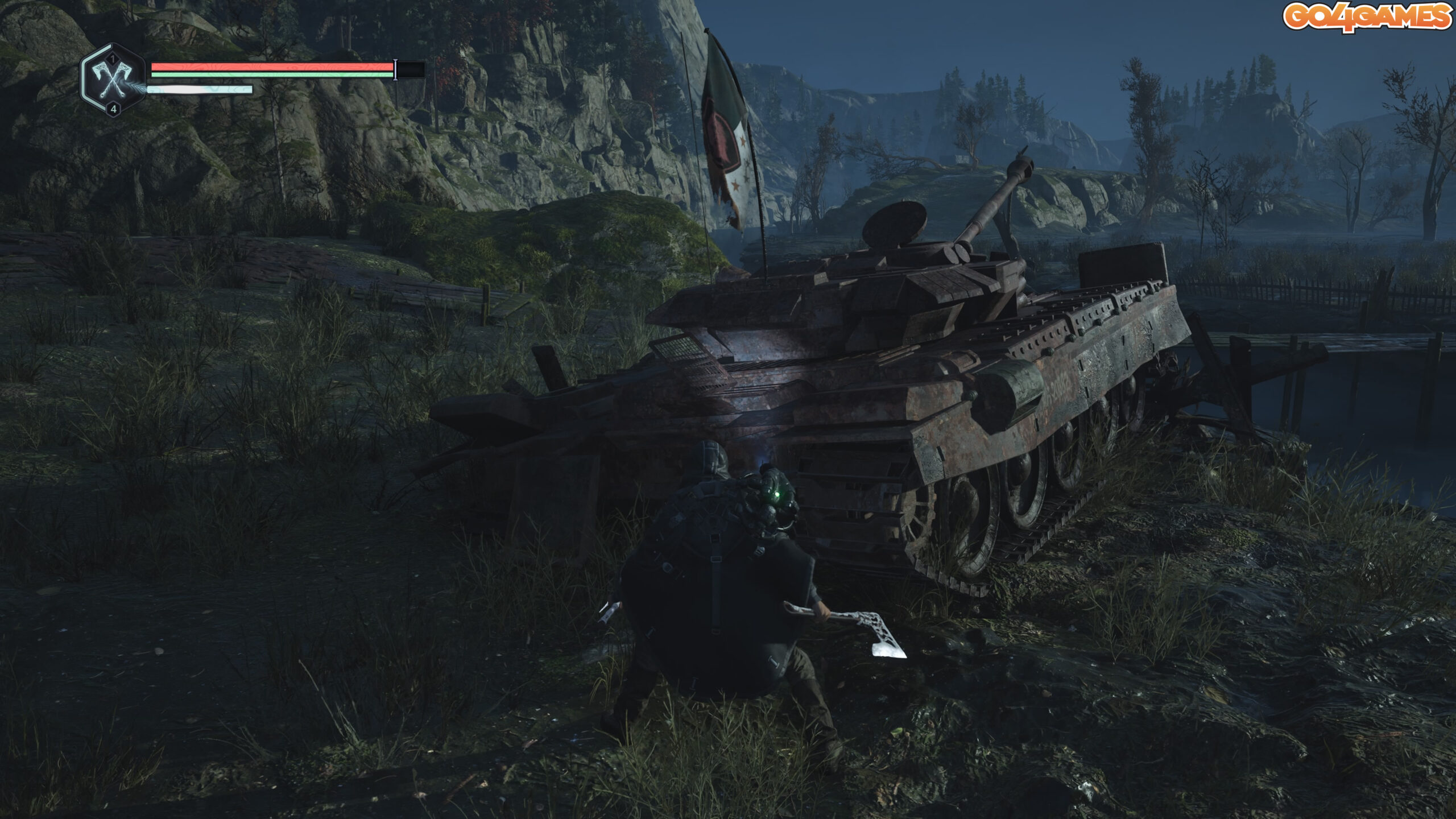Select the crossed axes weapon icon
This screenshot has width=1456, height=819.
click(x=113, y=79)
